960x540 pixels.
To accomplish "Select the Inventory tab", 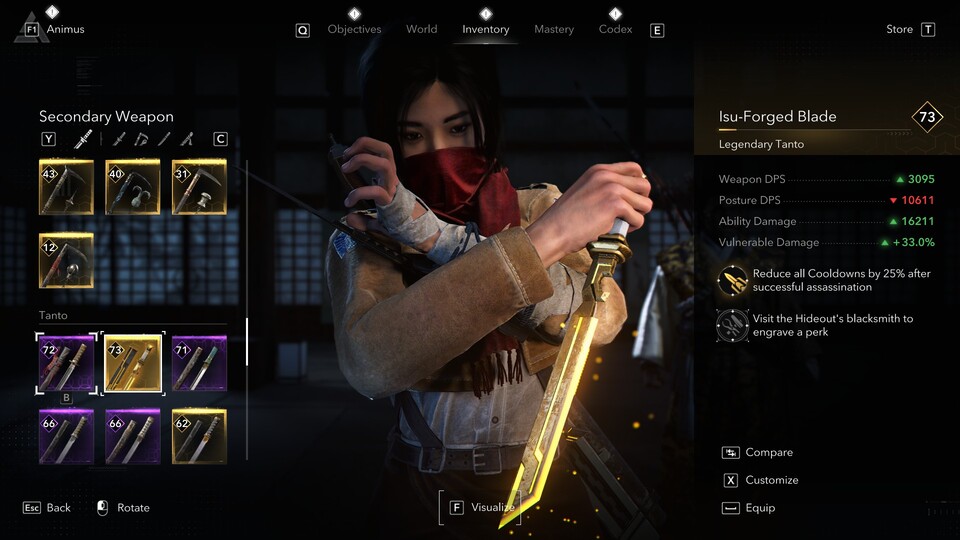I will point(485,29).
